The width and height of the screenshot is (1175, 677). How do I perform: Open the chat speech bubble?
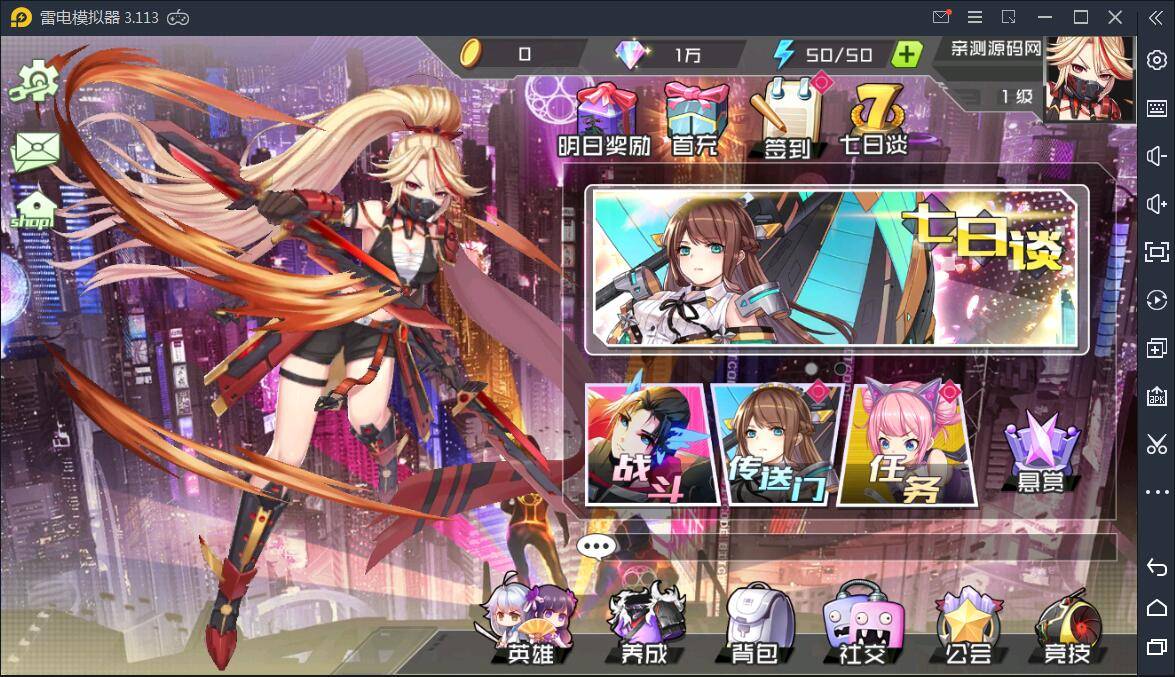pyautogui.click(x=598, y=546)
